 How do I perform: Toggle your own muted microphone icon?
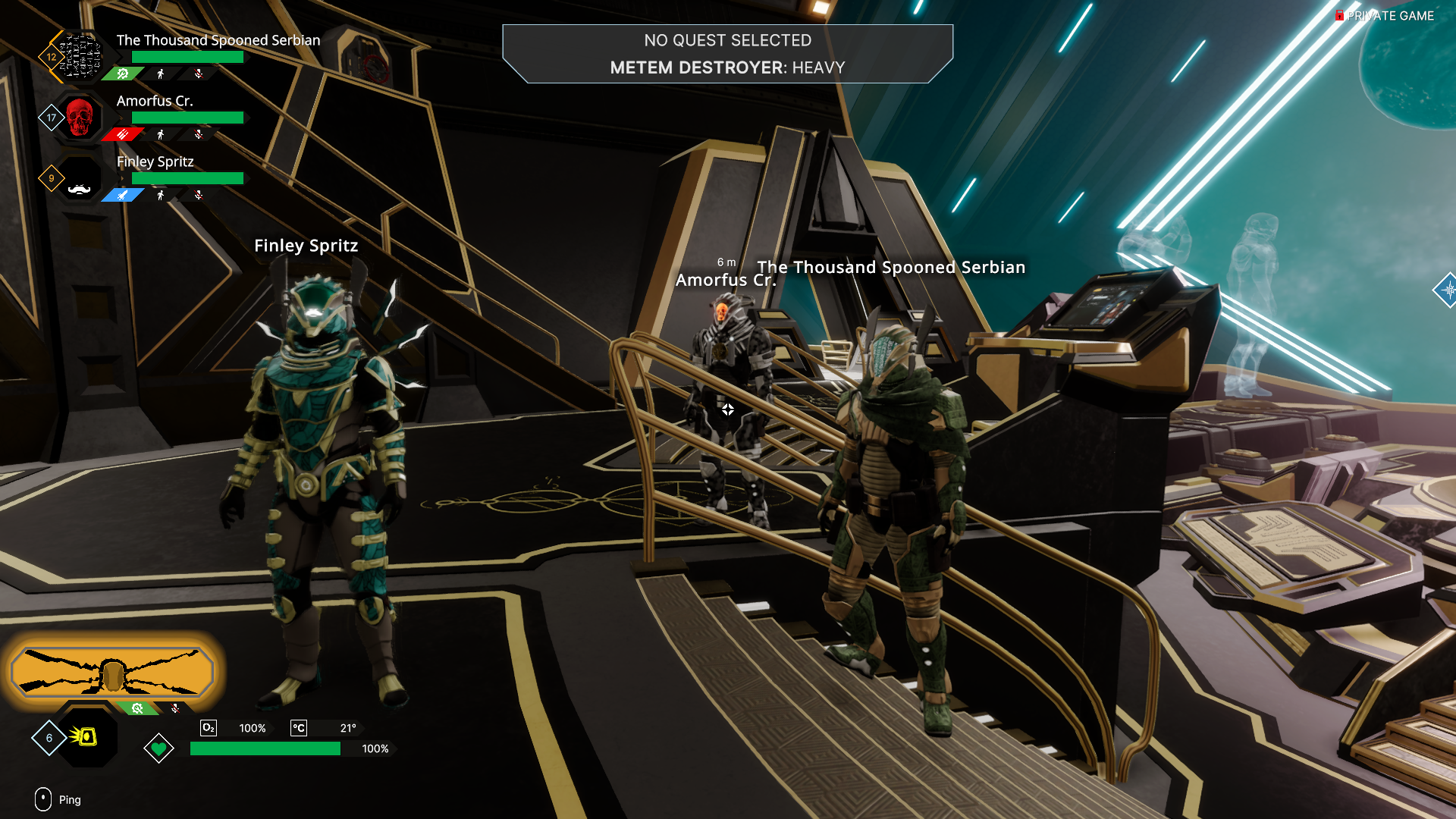(175, 708)
